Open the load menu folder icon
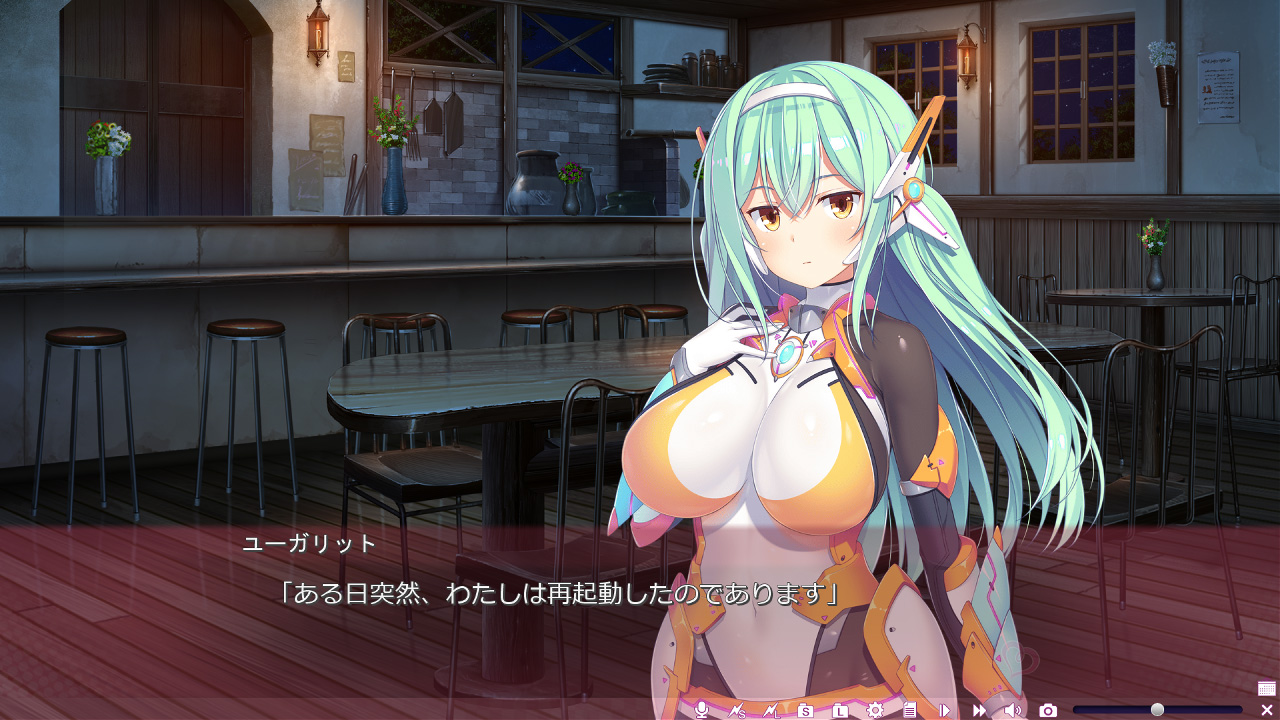 840,710
